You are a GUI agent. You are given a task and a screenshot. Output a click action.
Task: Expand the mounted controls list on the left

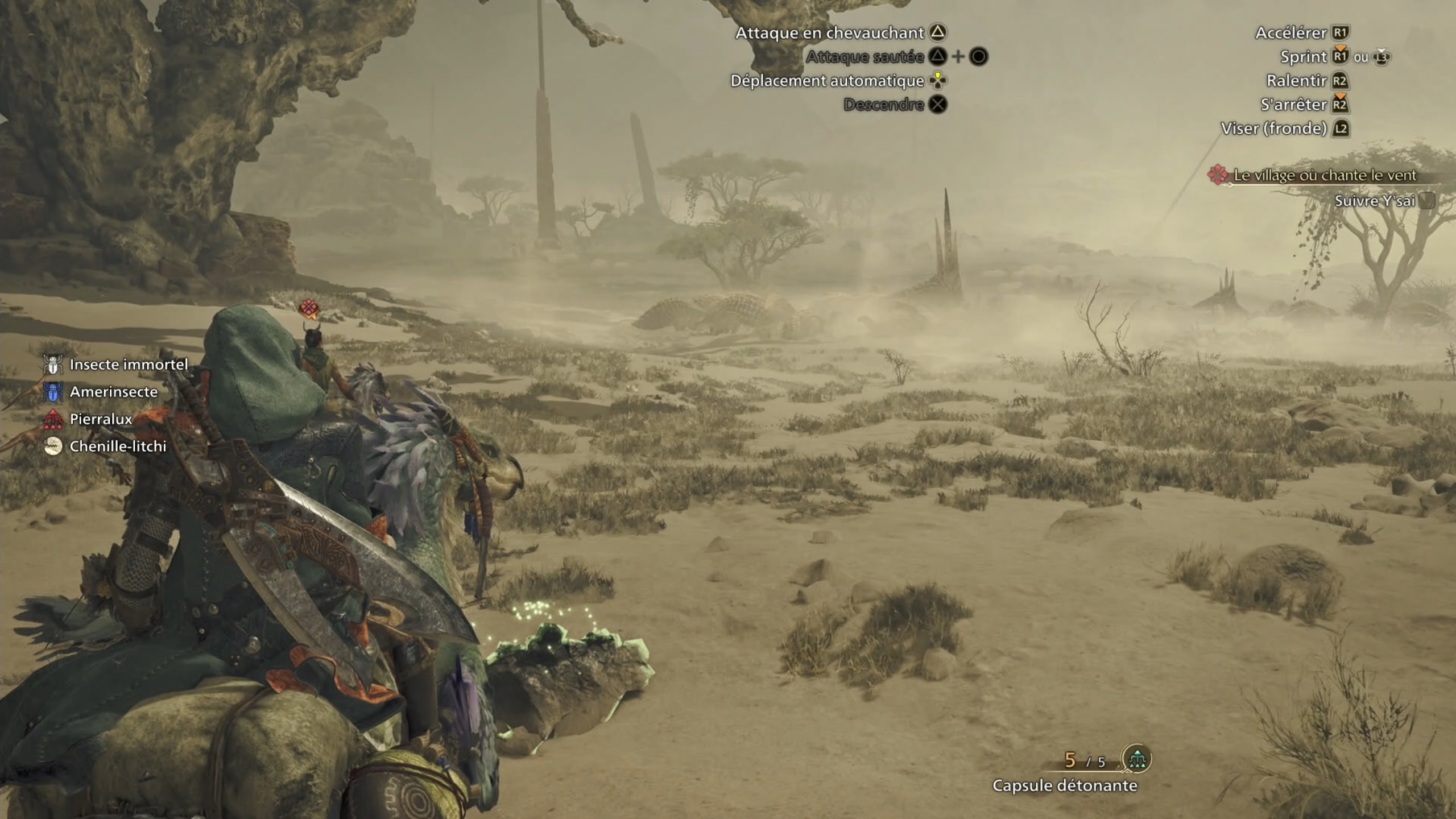(x=114, y=406)
